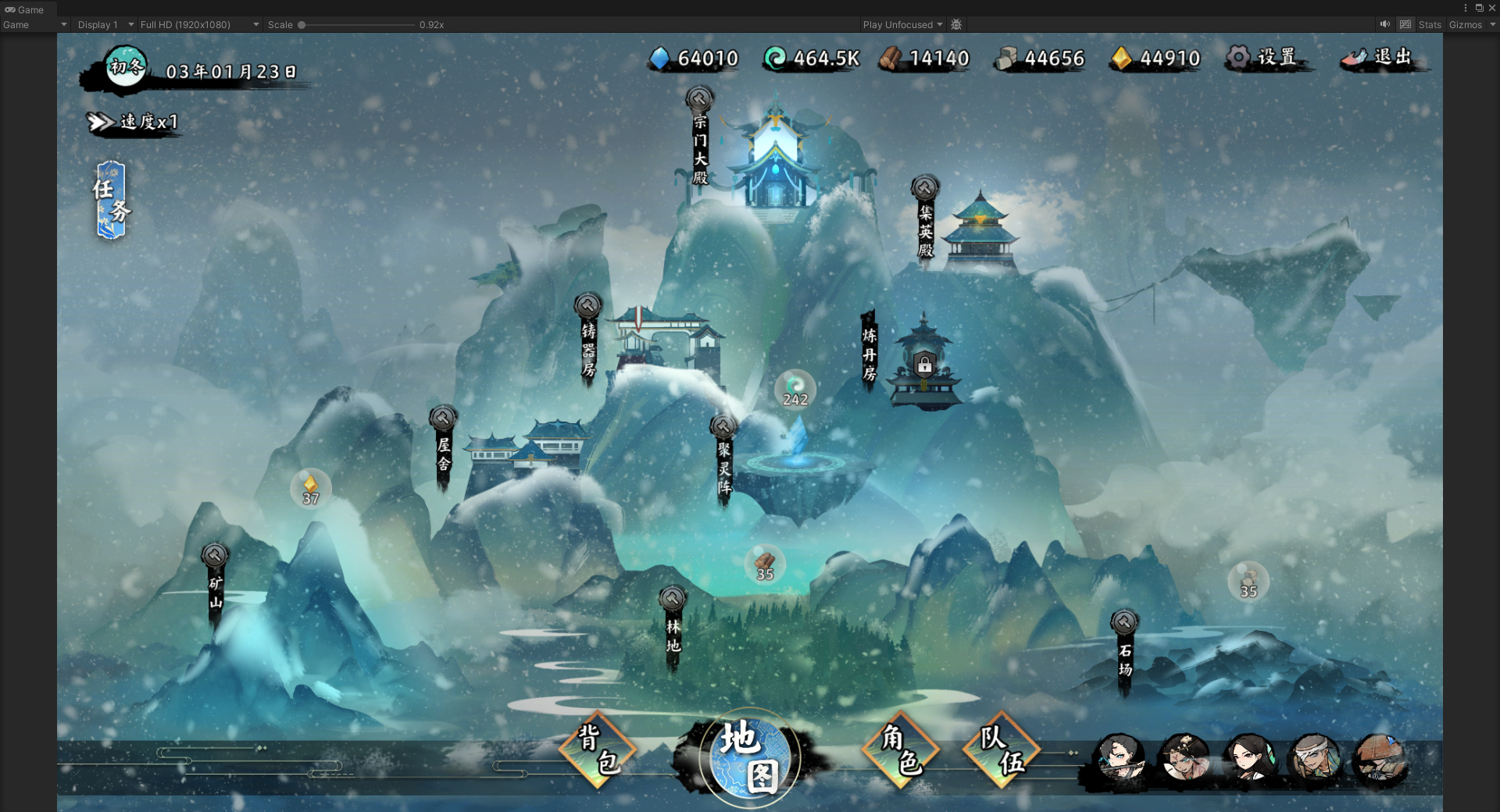The height and width of the screenshot is (812, 1500).
Task: Open the 石场 quarry marker
Action: point(1124,652)
